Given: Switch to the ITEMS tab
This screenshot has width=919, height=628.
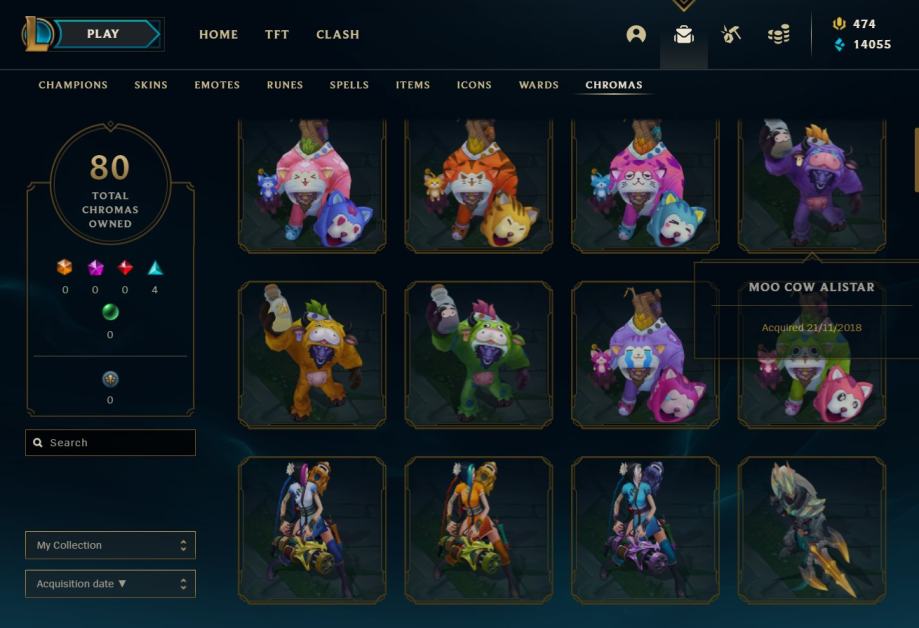Looking at the screenshot, I should click(413, 85).
